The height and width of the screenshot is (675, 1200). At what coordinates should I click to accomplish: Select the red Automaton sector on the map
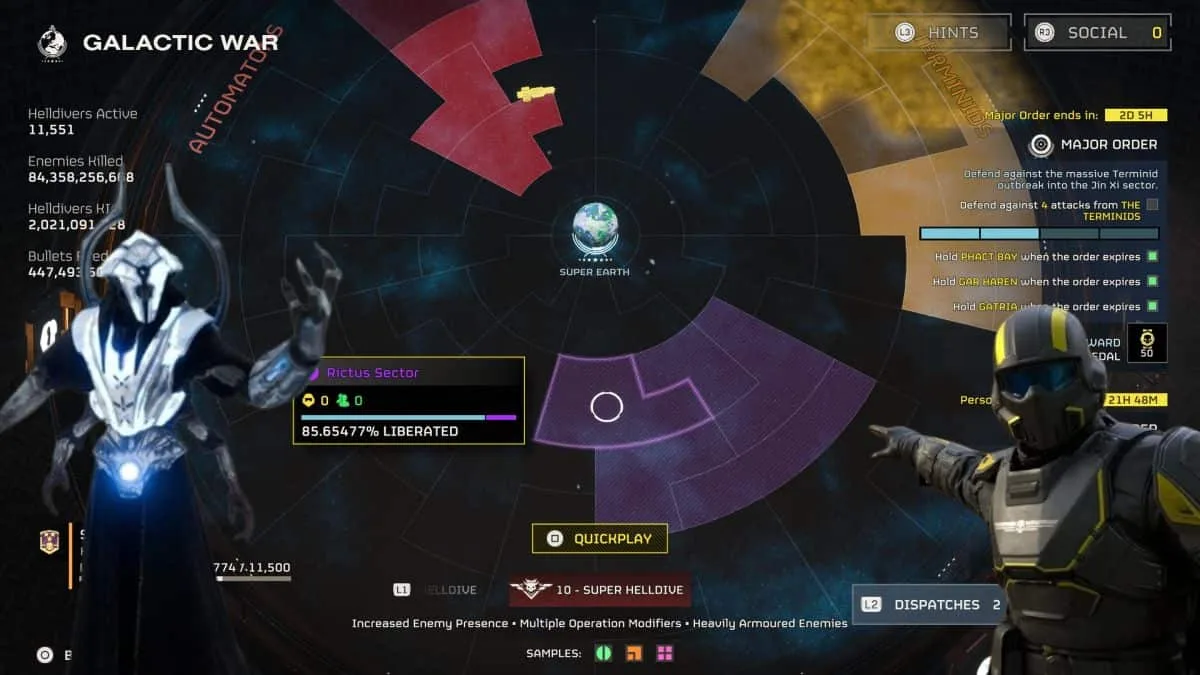[480, 100]
